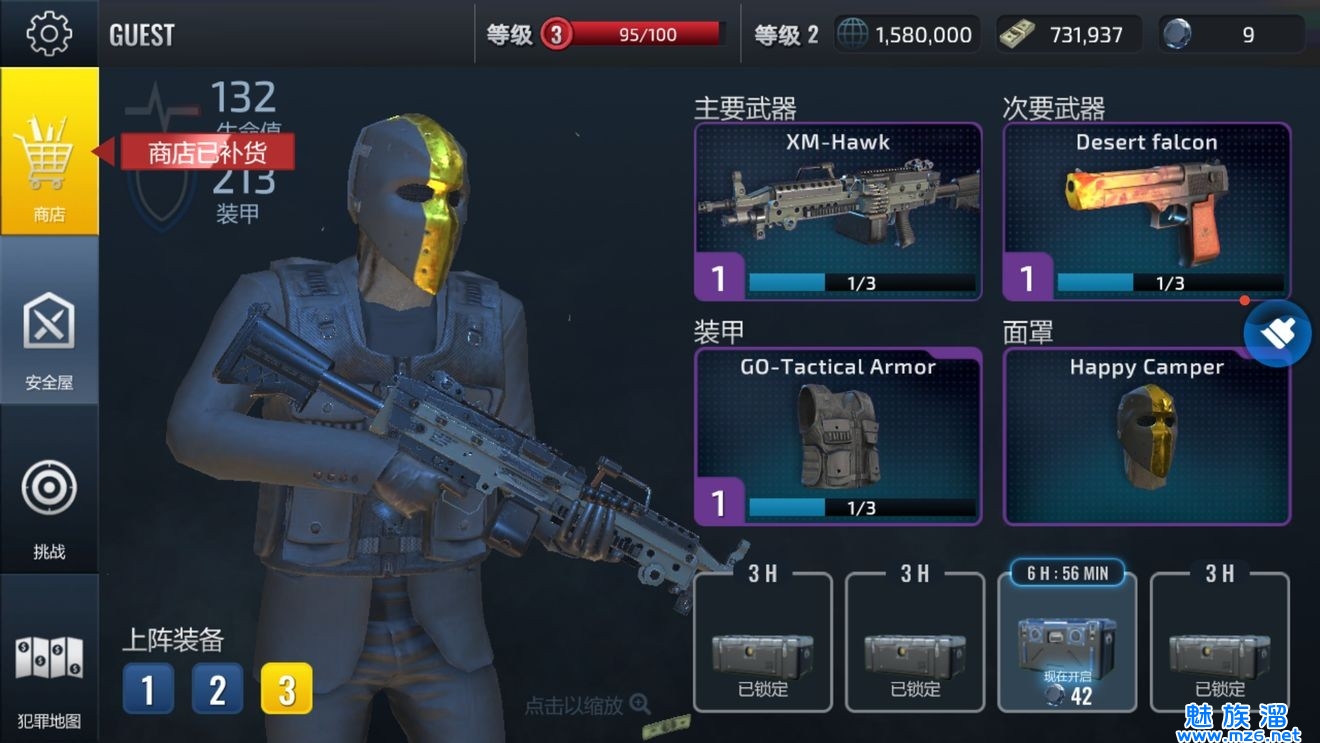Show the 犯罪地图 crime map

pyautogui.click(x=49, y=672)
